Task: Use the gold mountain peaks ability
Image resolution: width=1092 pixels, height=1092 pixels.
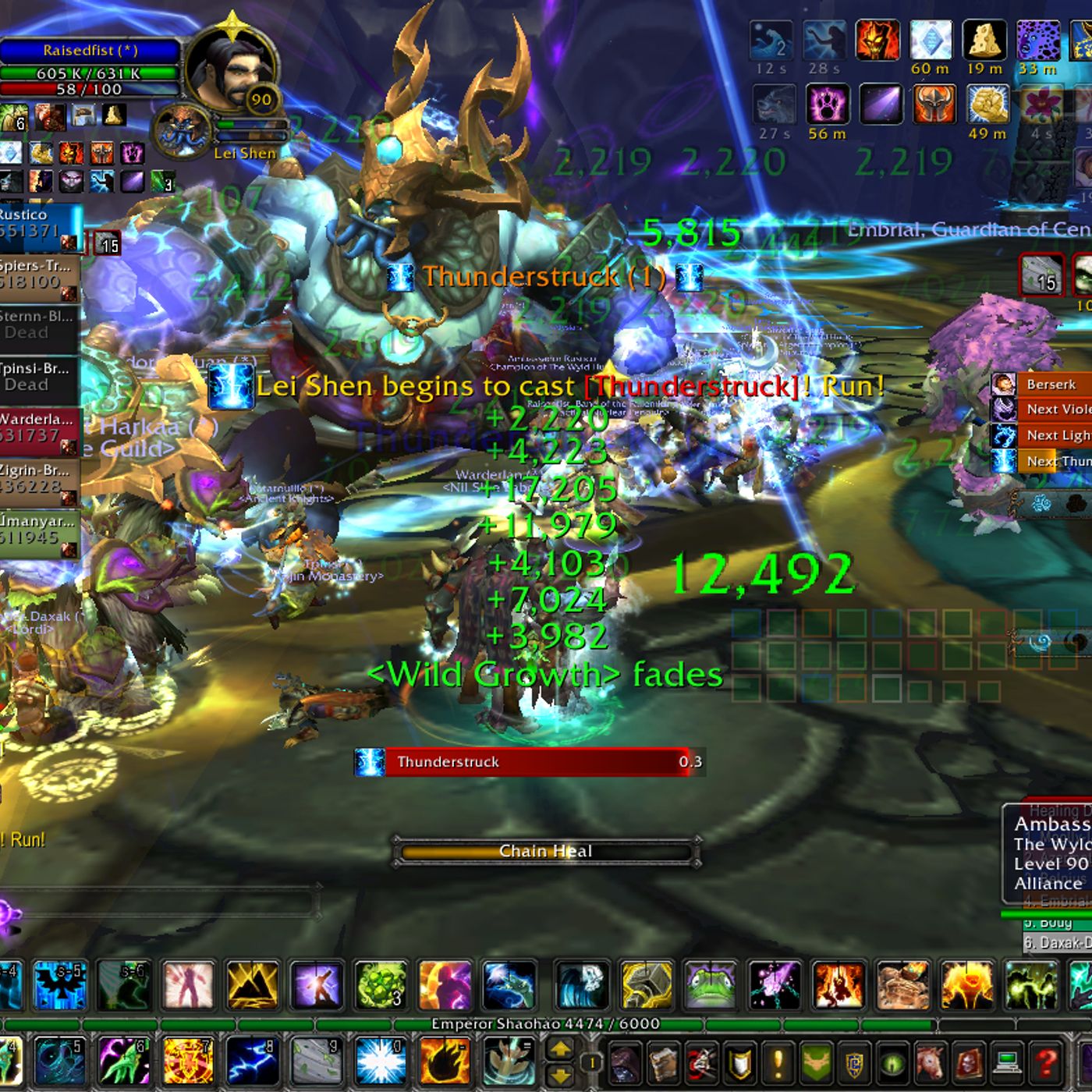Action: pyautogui.click(x=252, y=984)
